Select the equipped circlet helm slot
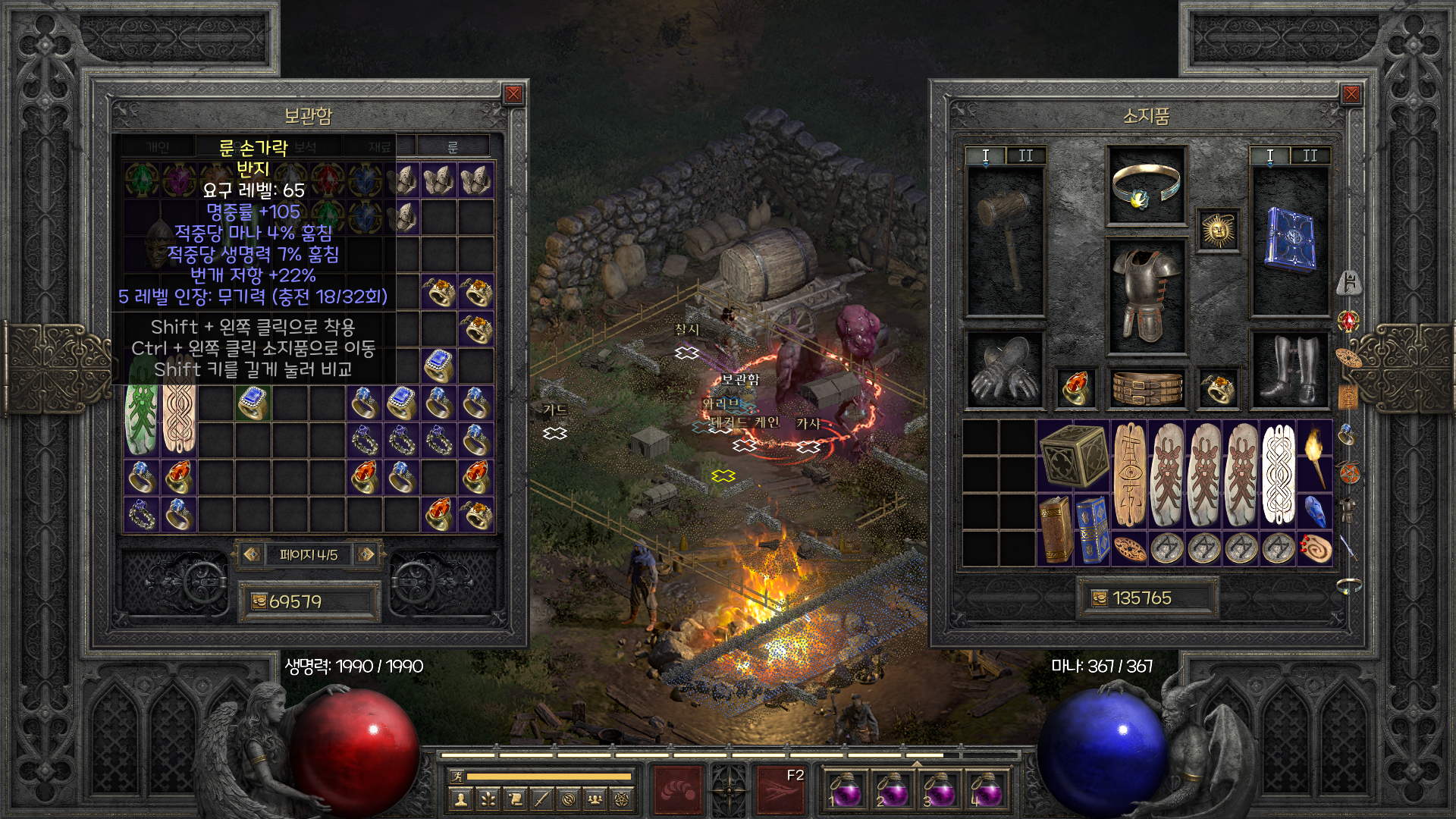Image resolution: width=1456 pixels, height=819 pixels. (1145, 186)
